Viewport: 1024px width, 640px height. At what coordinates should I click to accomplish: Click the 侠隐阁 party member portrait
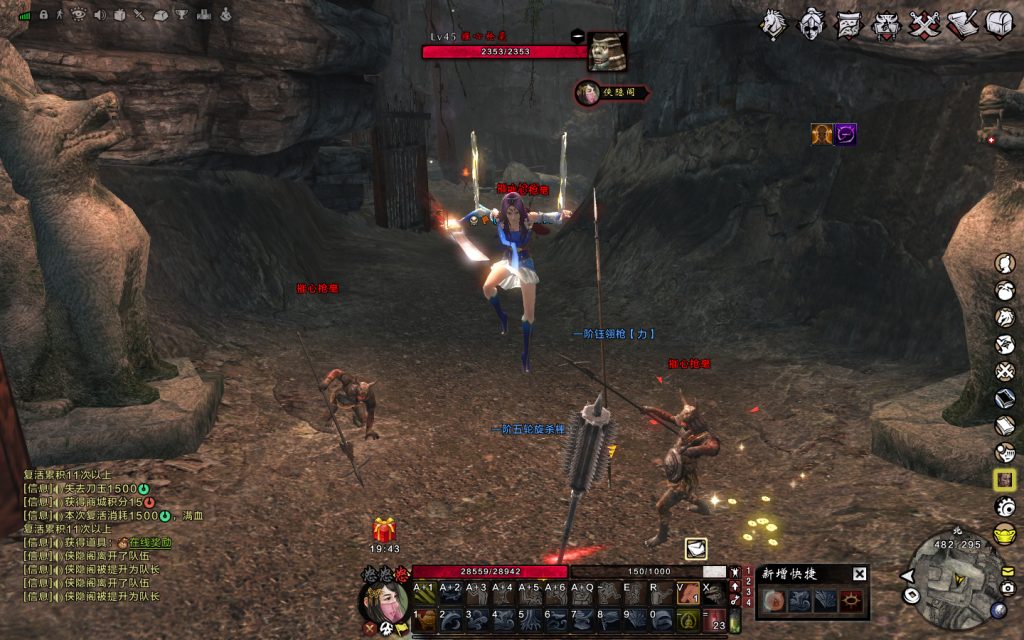pos(587,93)
